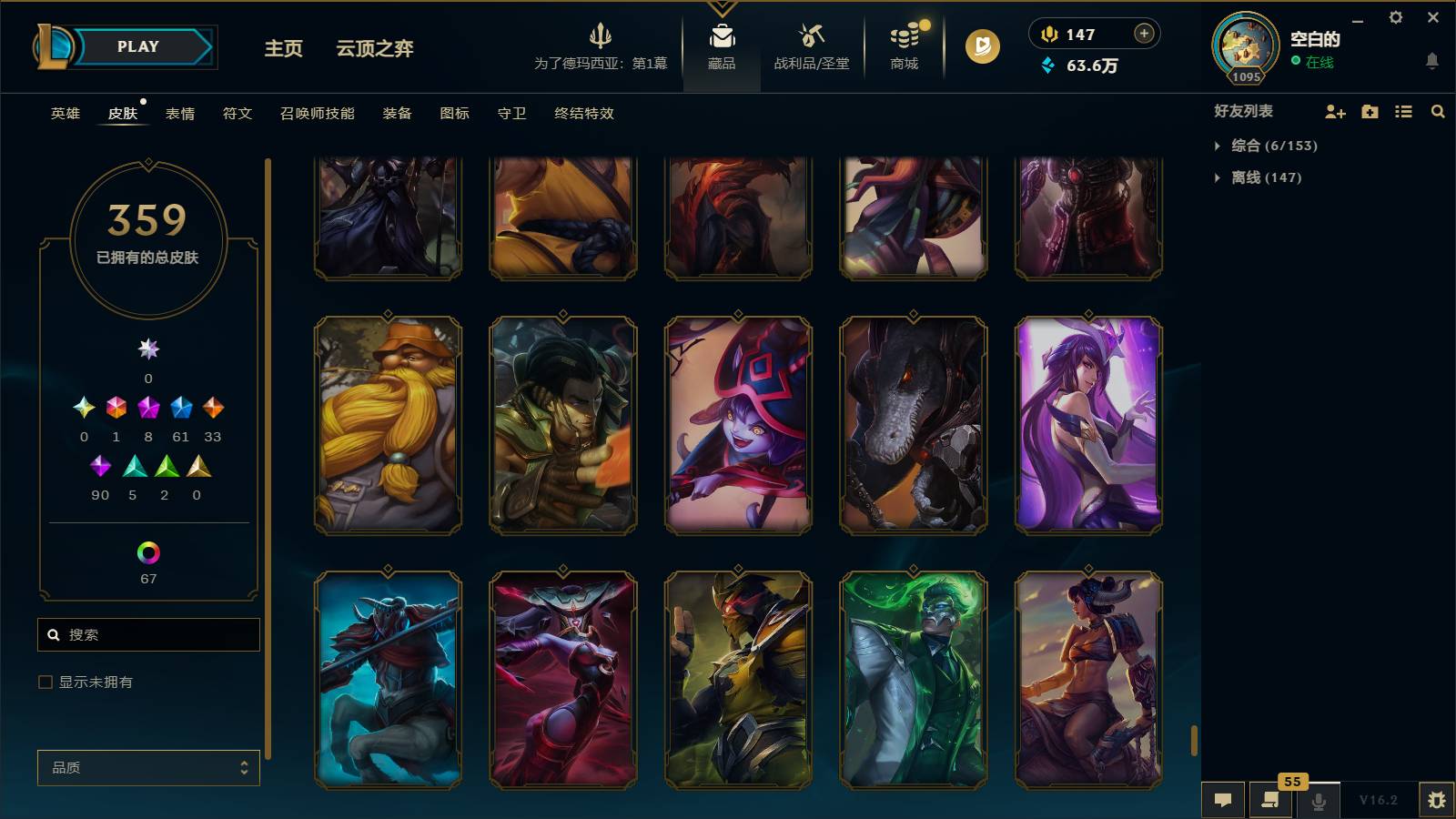Click the voice chat microphone icon
Viewport: 1456px width, 819px height.
tap(1318, 800)
